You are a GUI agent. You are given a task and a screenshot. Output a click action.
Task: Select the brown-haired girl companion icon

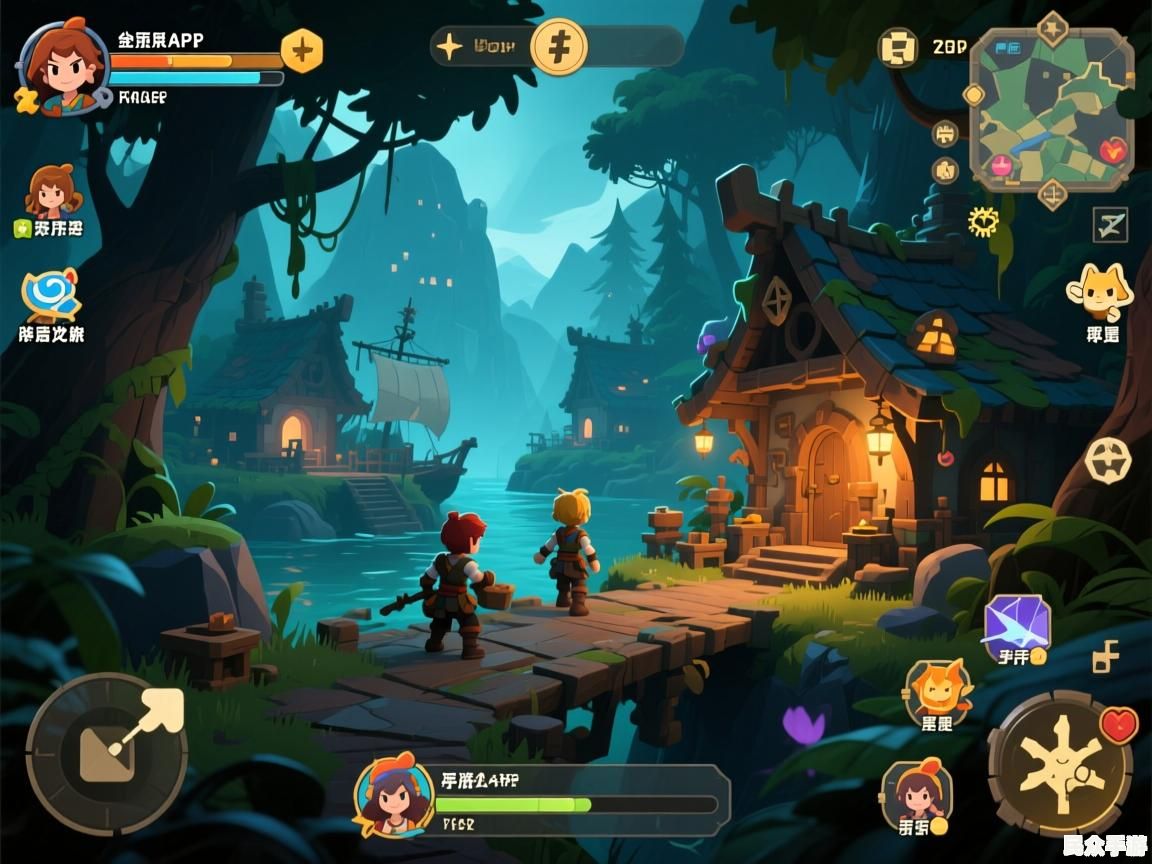pos(52,193)
